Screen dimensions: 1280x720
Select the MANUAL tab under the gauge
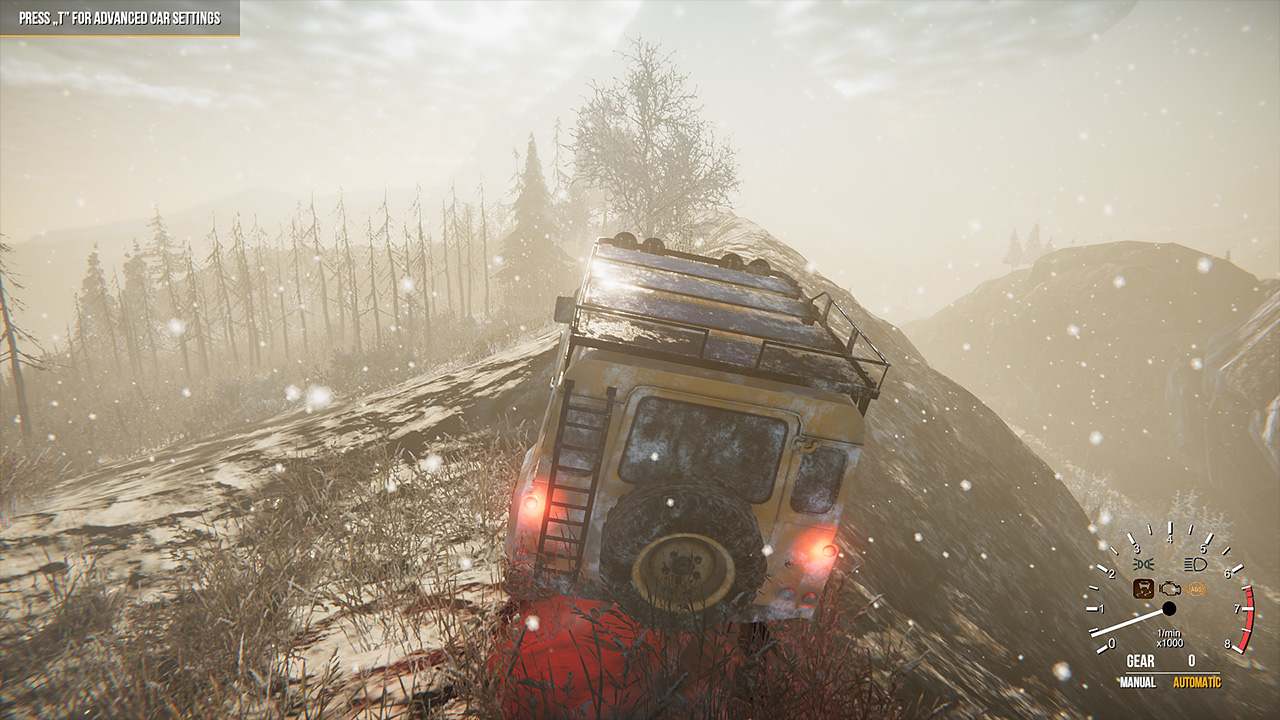pyautogui.click(x=1138, y=681)
